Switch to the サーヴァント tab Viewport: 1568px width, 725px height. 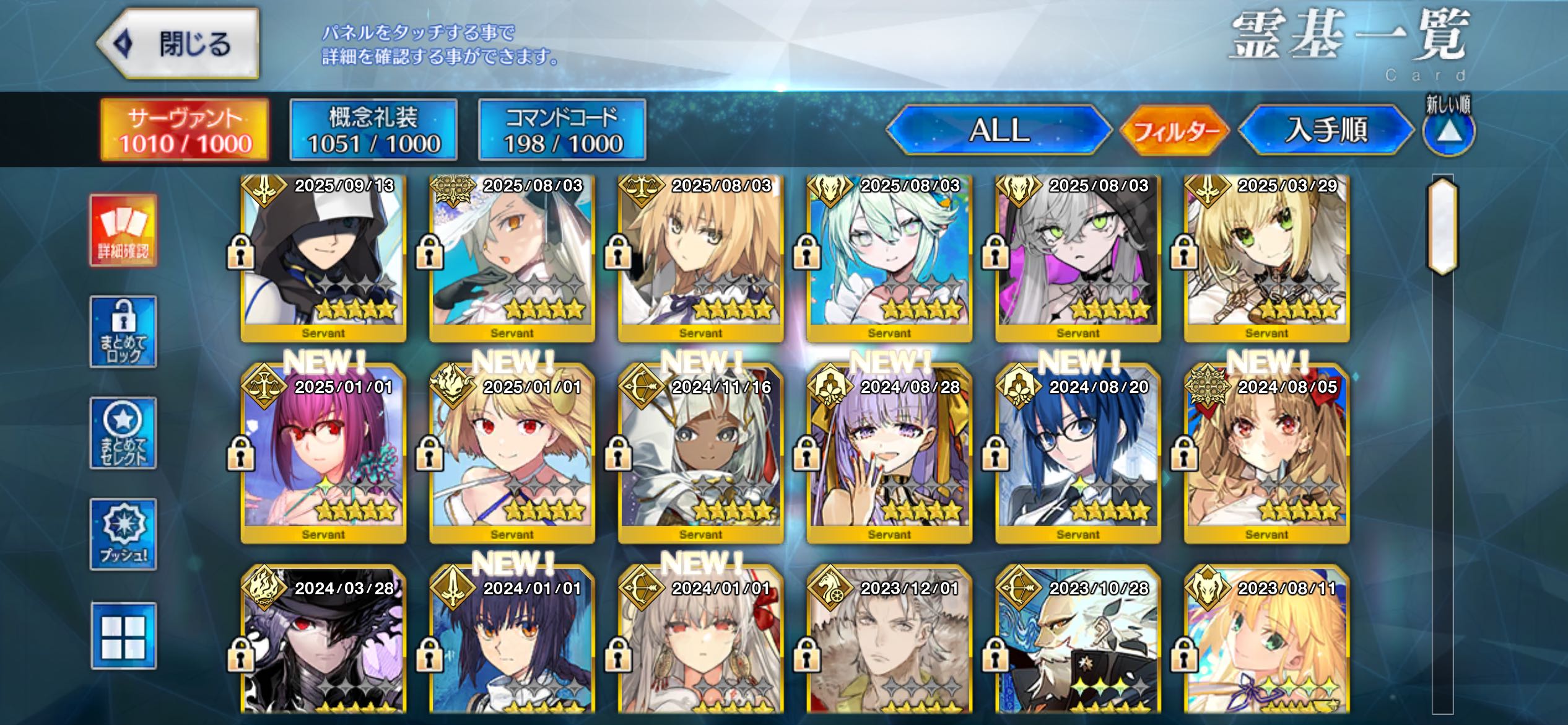185,130
